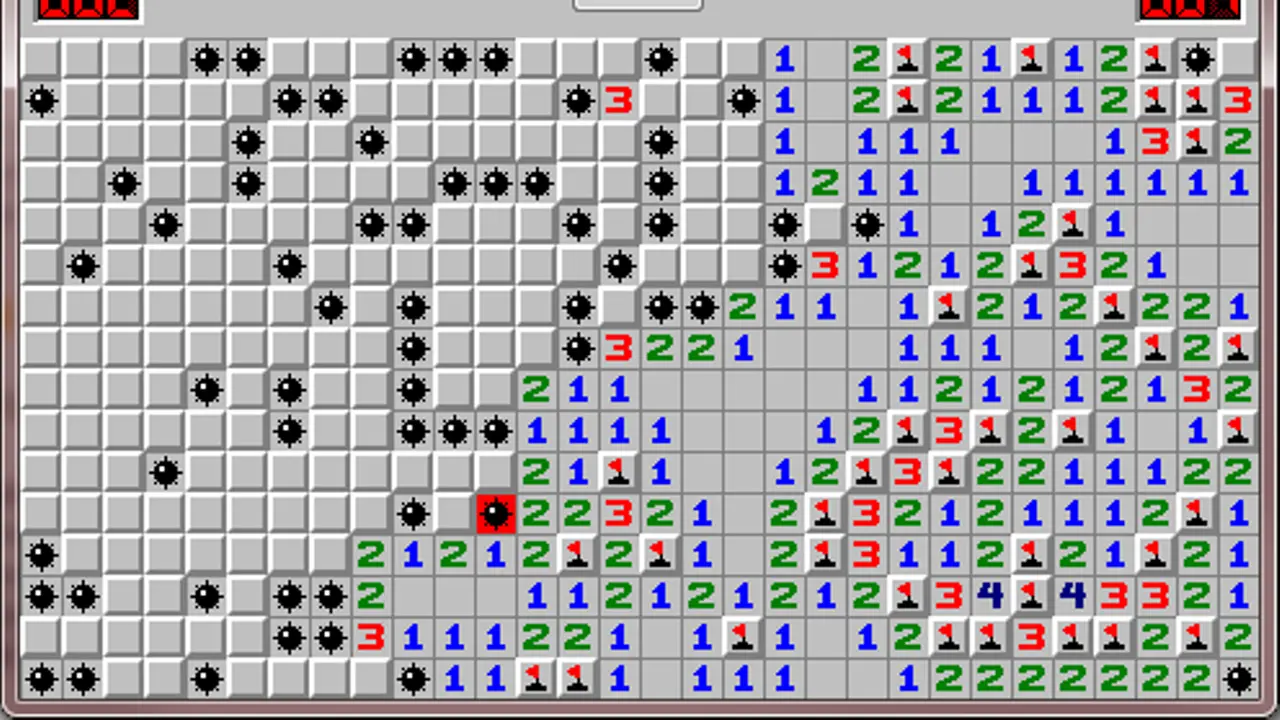Click the lone mine near the middle-left region
1280x720 pixels.
coord(165,472)
